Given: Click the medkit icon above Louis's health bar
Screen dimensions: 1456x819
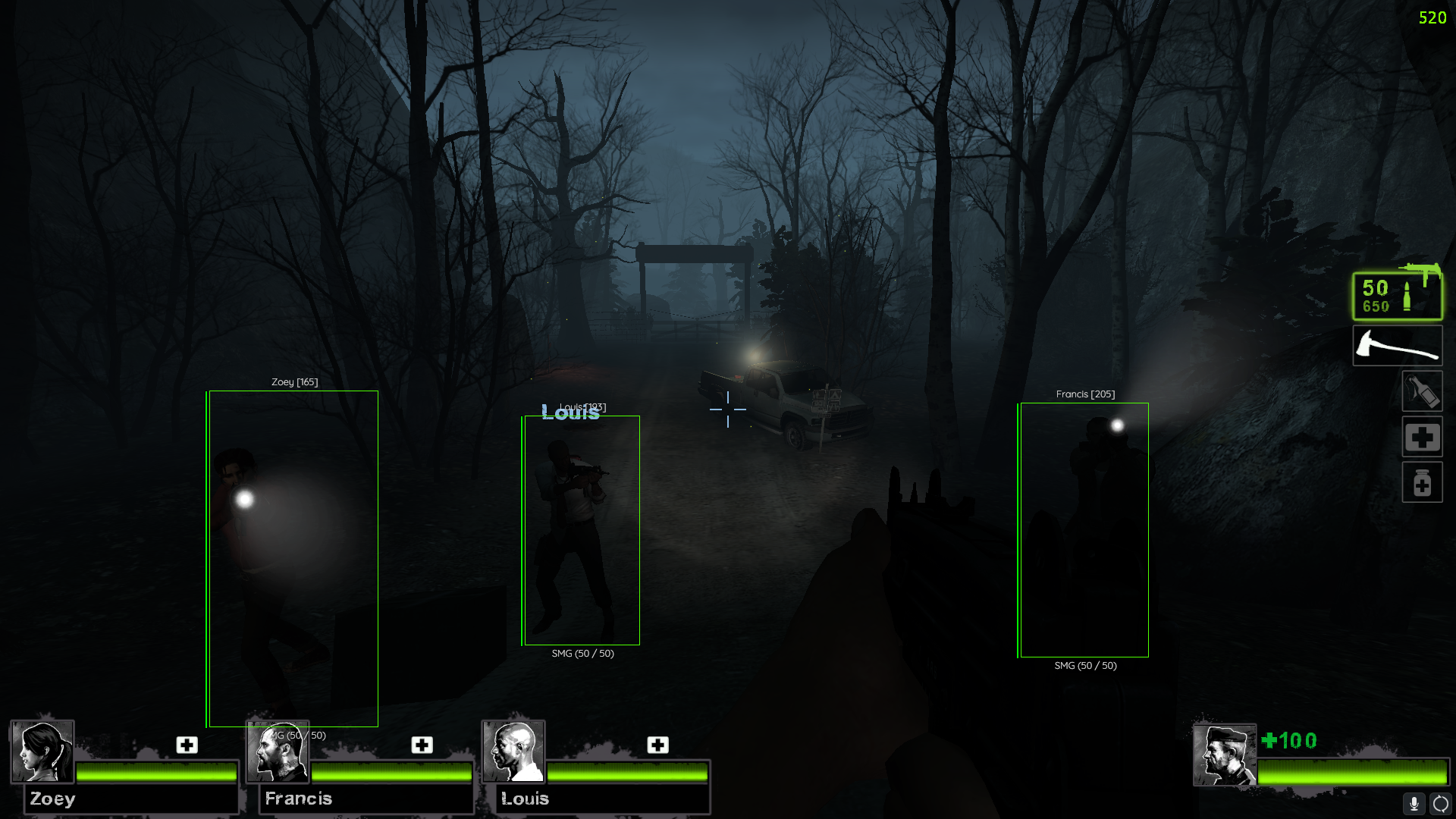Looking at the screenshot, I should [657, 745].
